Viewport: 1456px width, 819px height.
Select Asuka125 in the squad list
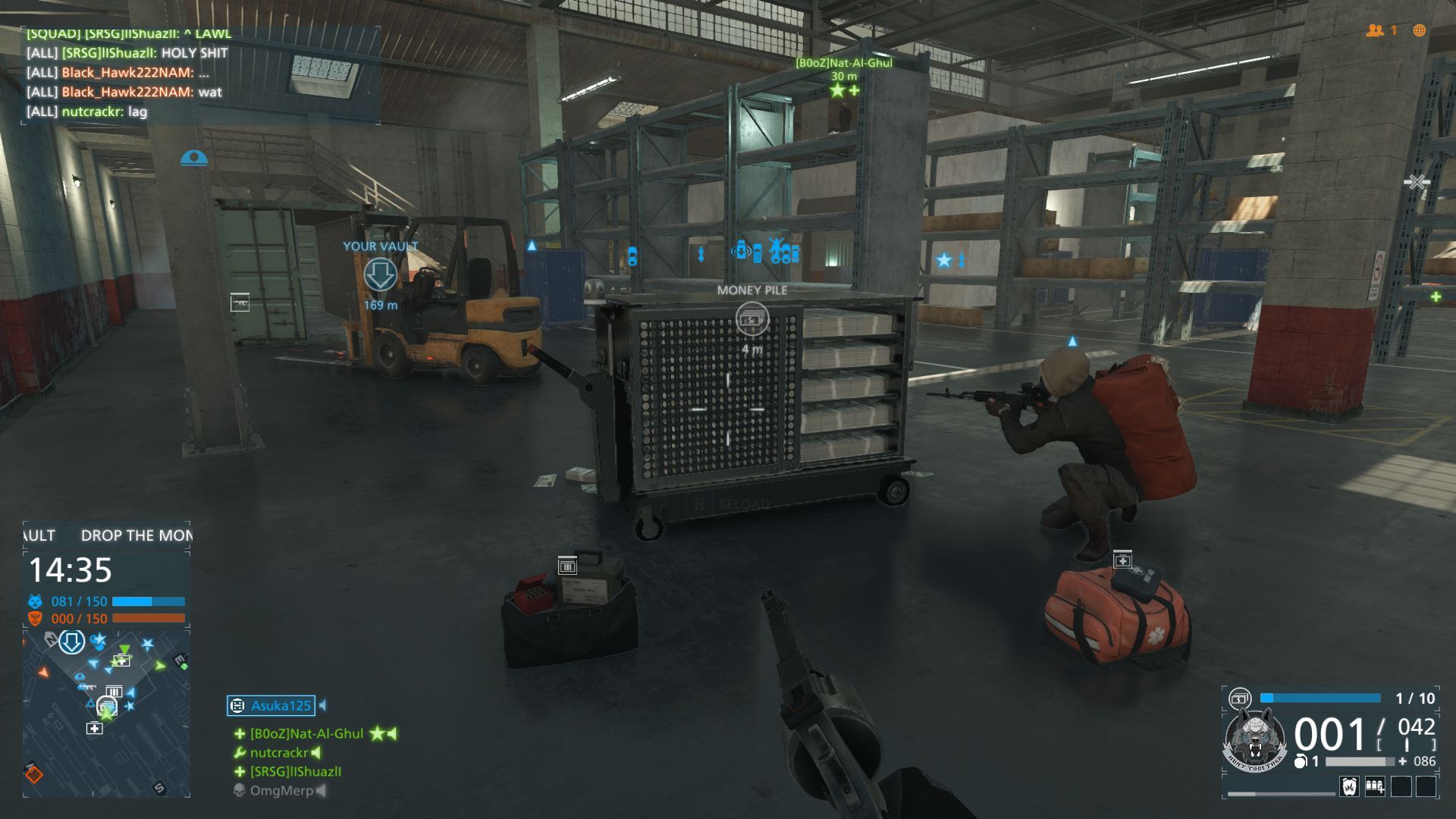(x=280, y=706)
